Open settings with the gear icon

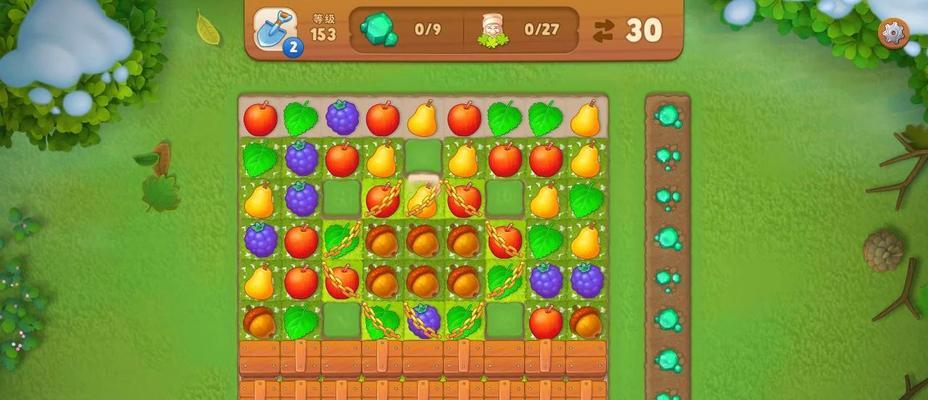click(x=892, y=32)
